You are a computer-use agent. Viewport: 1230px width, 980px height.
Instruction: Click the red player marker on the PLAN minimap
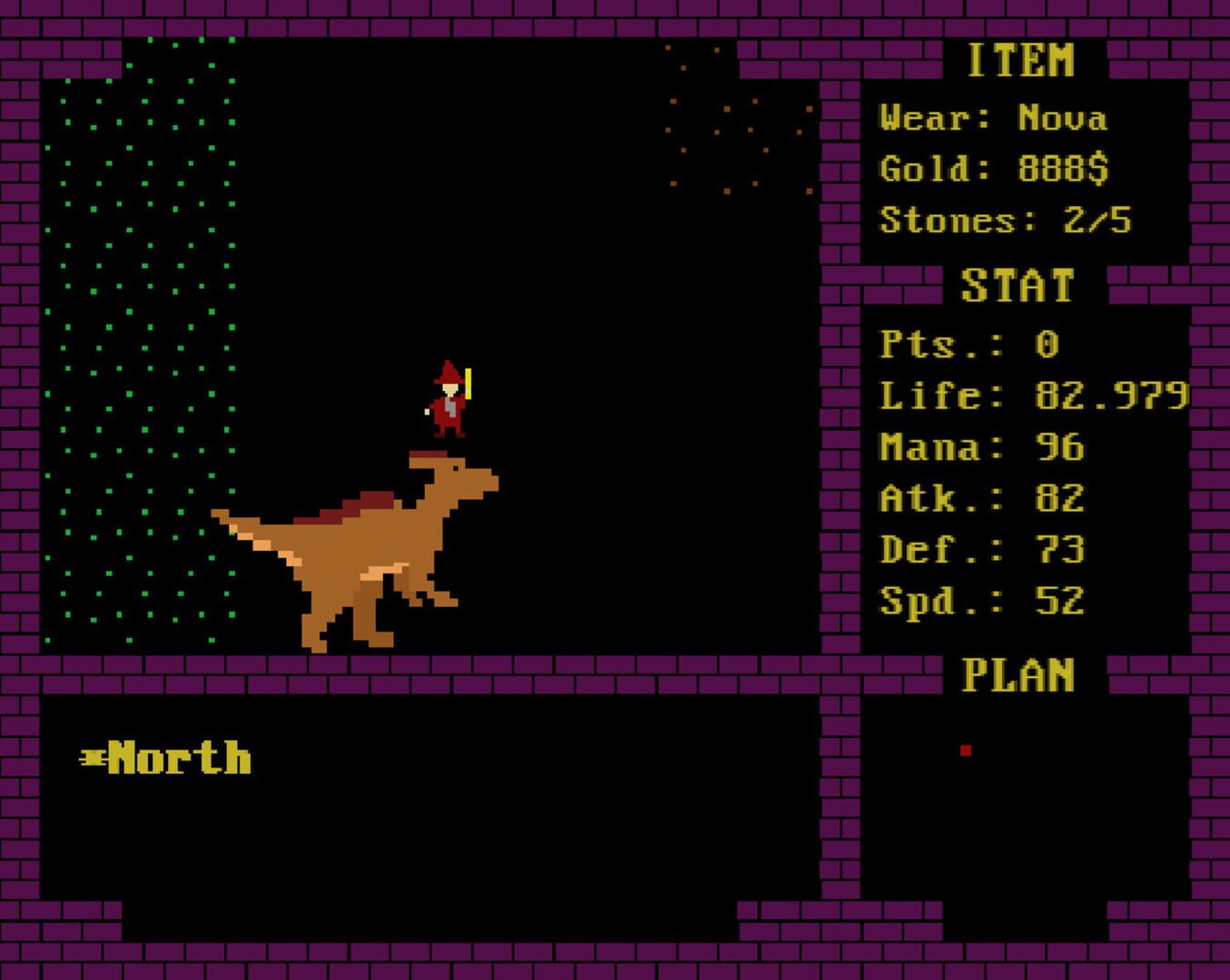[x=965, y=750]
